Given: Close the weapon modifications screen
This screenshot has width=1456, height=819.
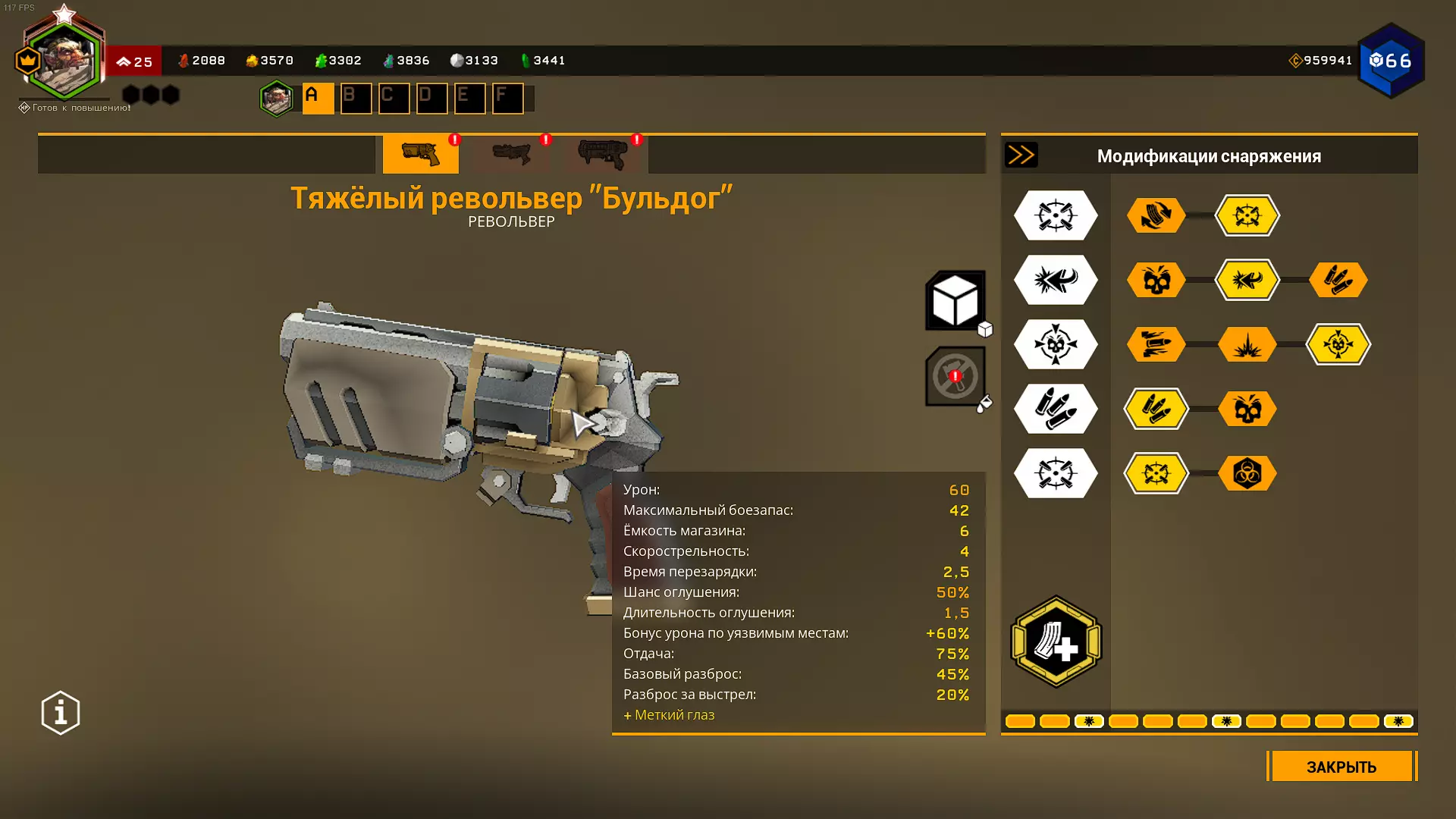Looking at the screenshot, I should (x=1341, y=767).
